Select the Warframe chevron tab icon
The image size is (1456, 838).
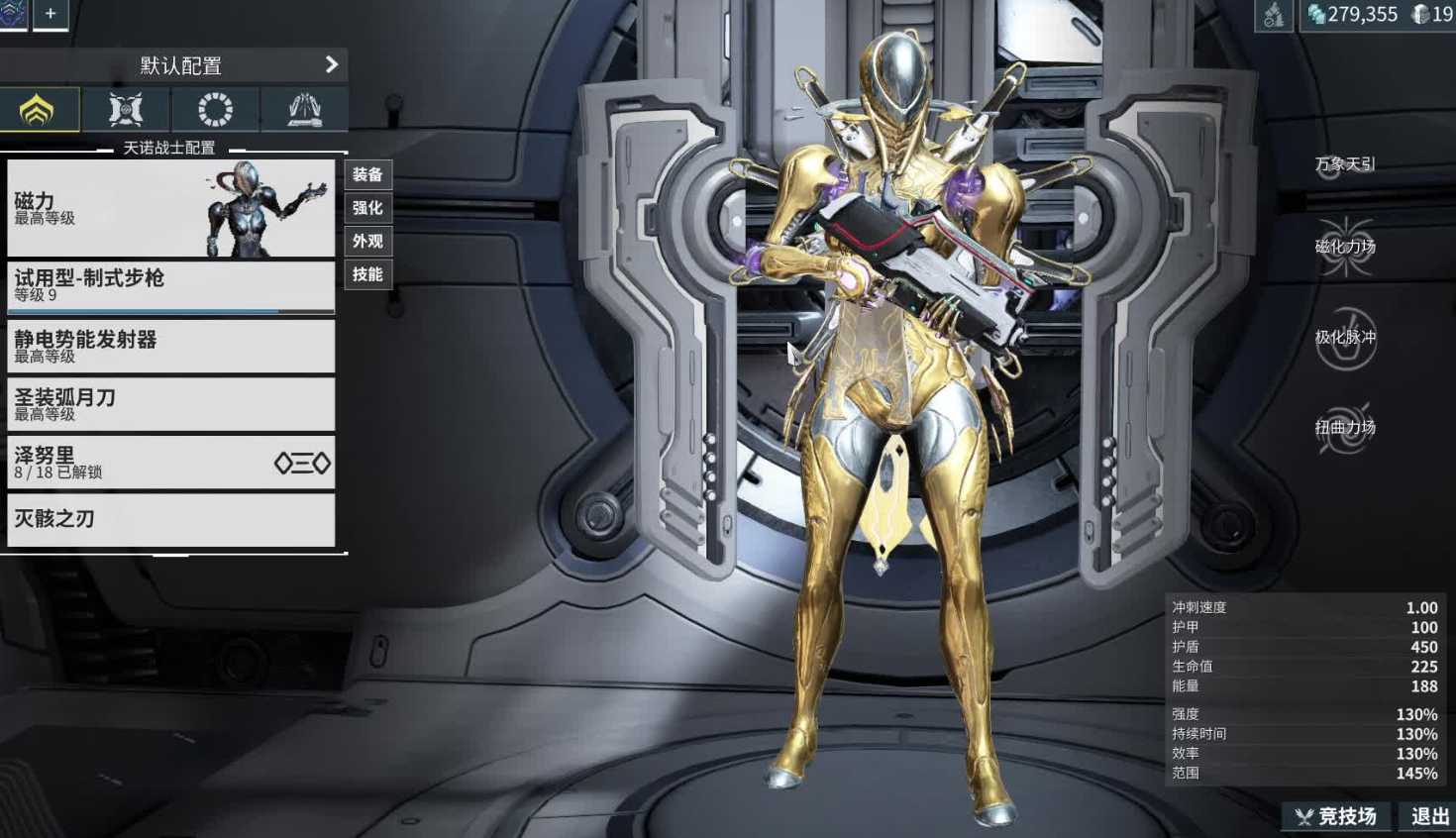tap(39, 109)
